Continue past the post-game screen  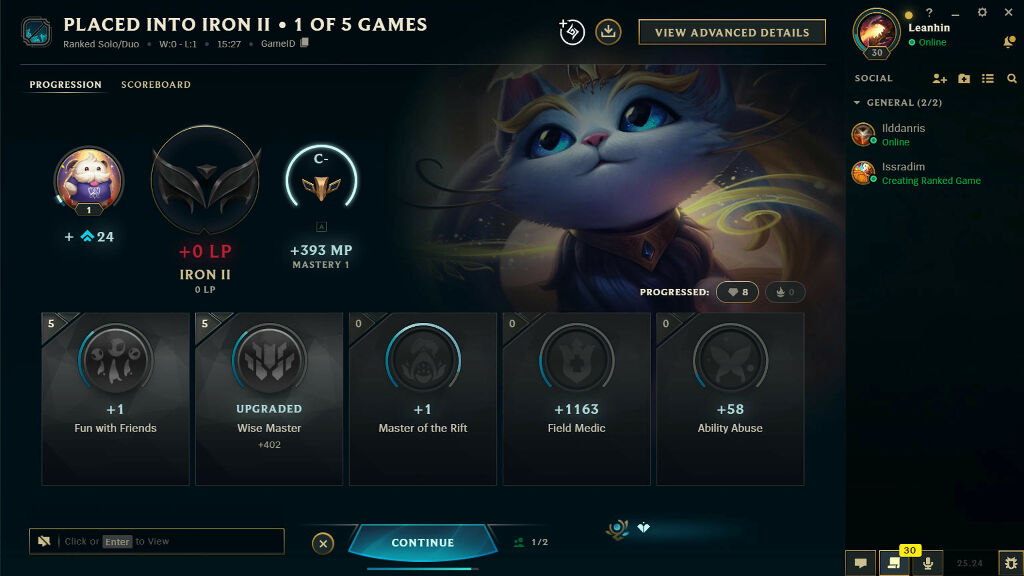[x=423, y=542]
